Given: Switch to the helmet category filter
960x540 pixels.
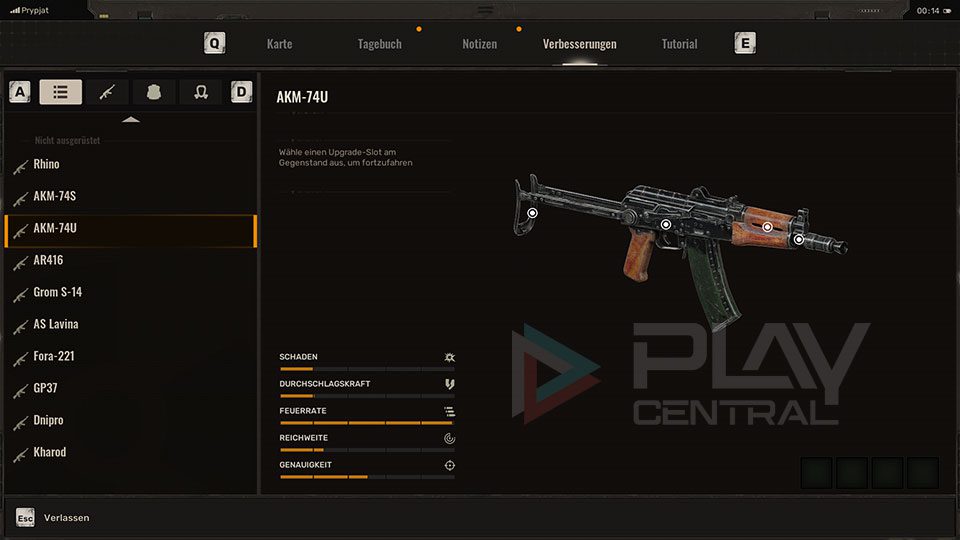Looking at the screenshot, I should tap(201, 92).
